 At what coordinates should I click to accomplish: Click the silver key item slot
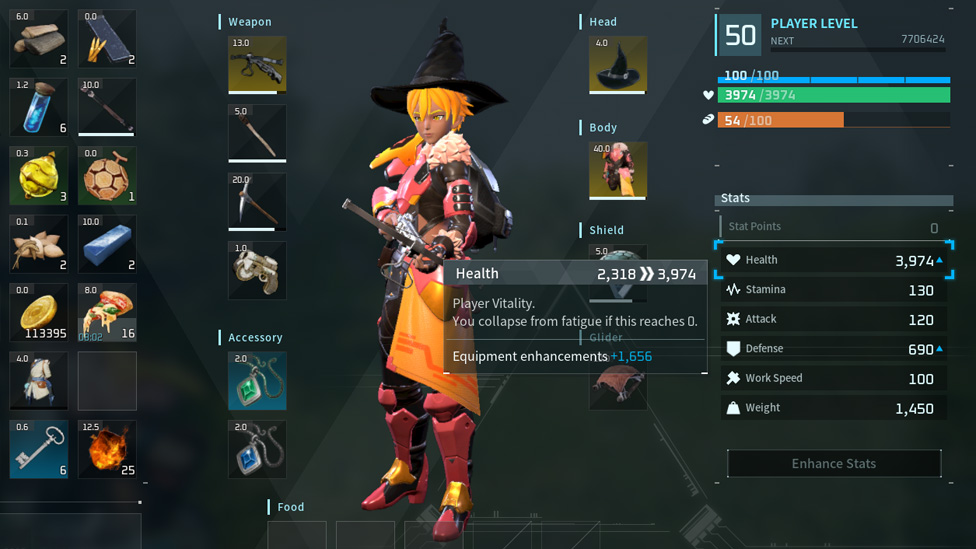point(39,449)
